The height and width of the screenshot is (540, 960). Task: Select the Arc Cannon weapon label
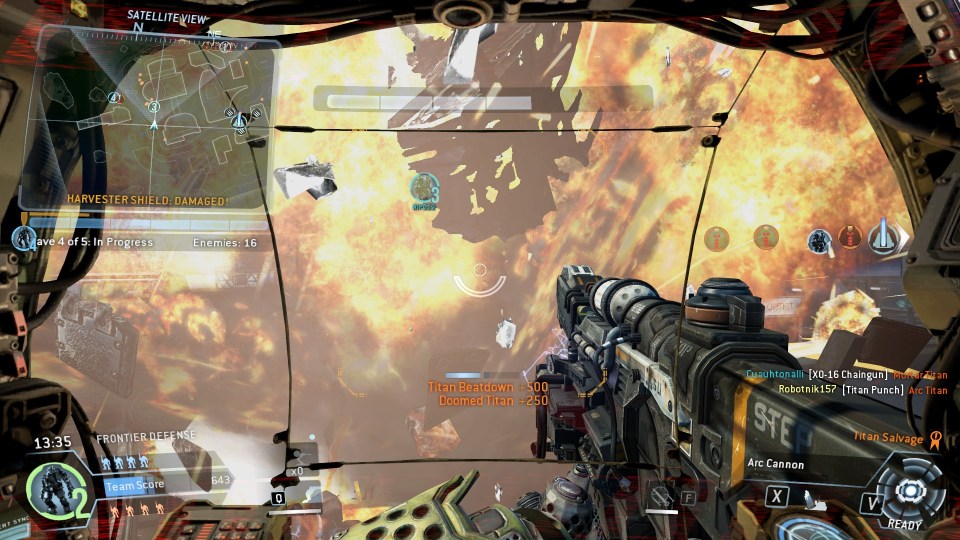(776, 464)
